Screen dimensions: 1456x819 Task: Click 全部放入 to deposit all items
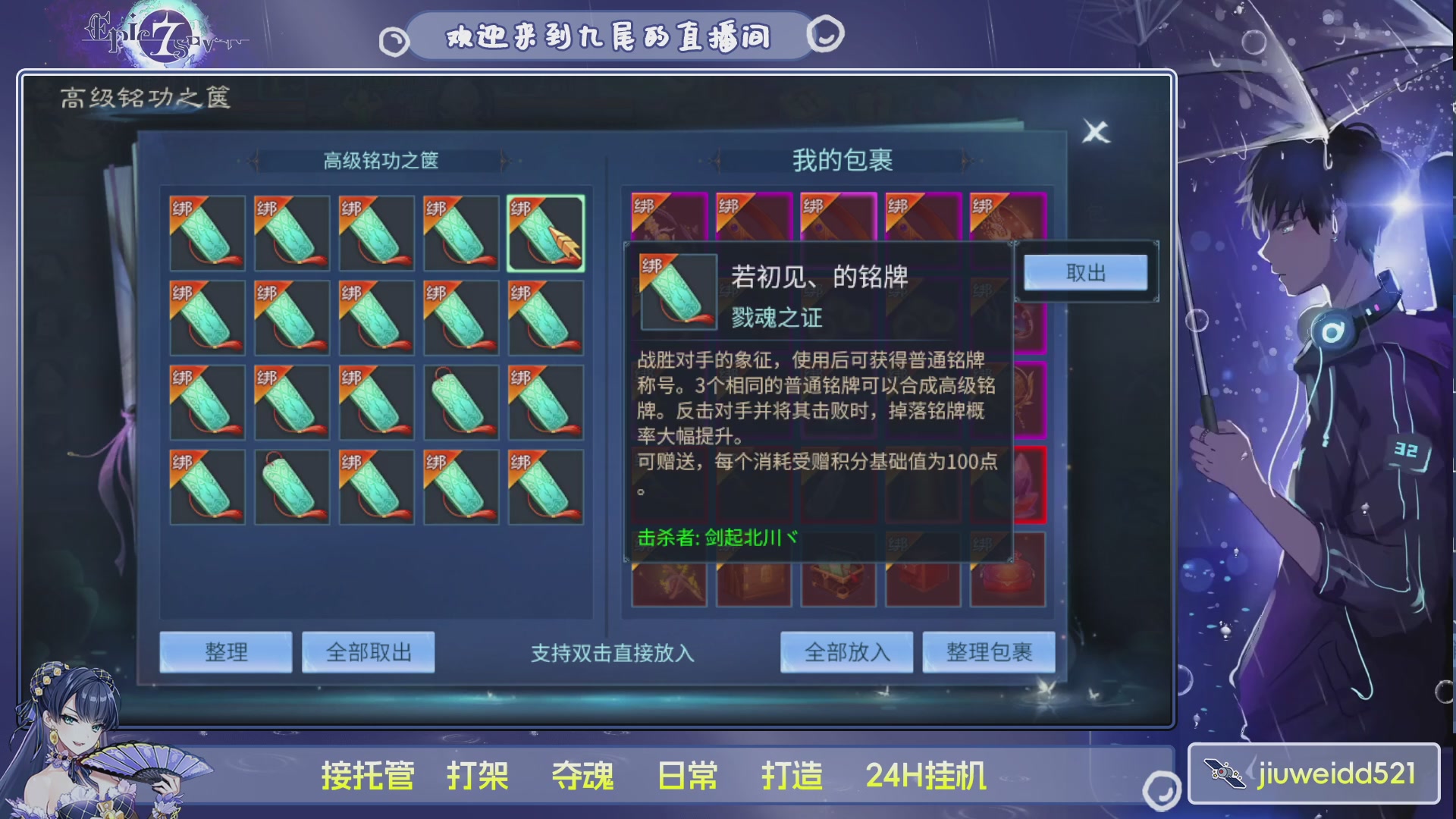[847, 652]
